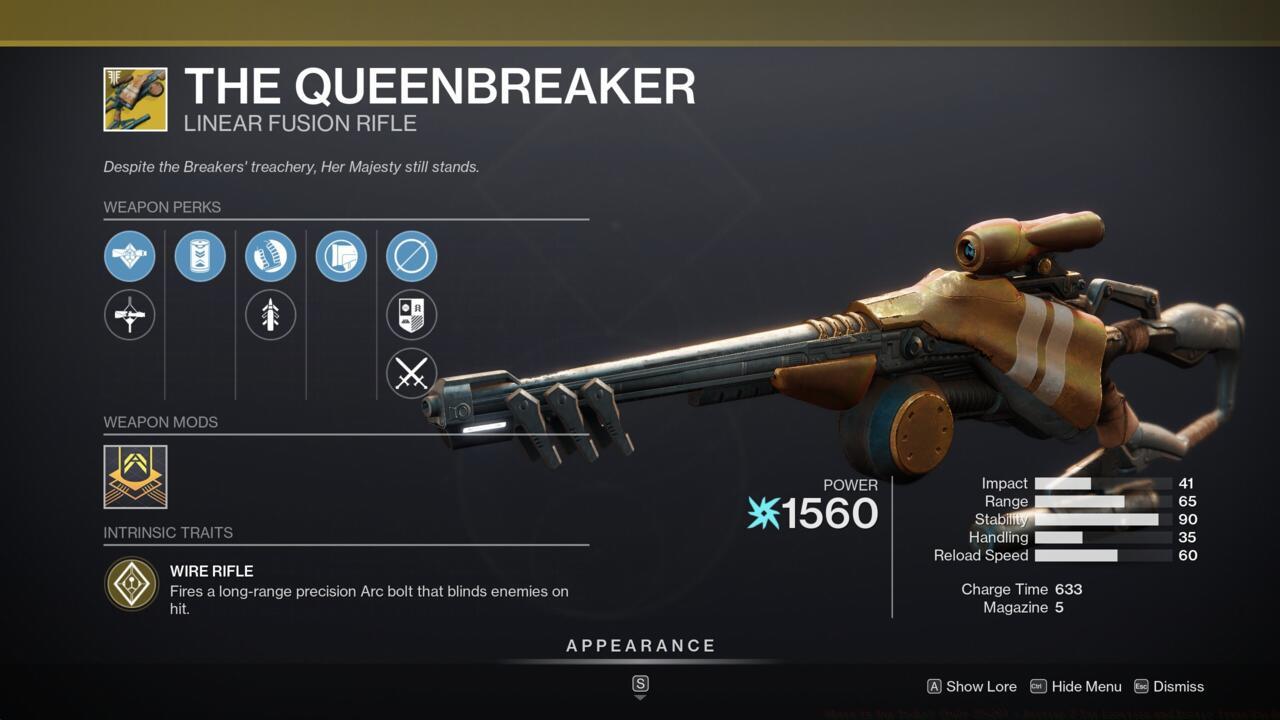Expand the Appearance section at the bottom

(640, 645)
